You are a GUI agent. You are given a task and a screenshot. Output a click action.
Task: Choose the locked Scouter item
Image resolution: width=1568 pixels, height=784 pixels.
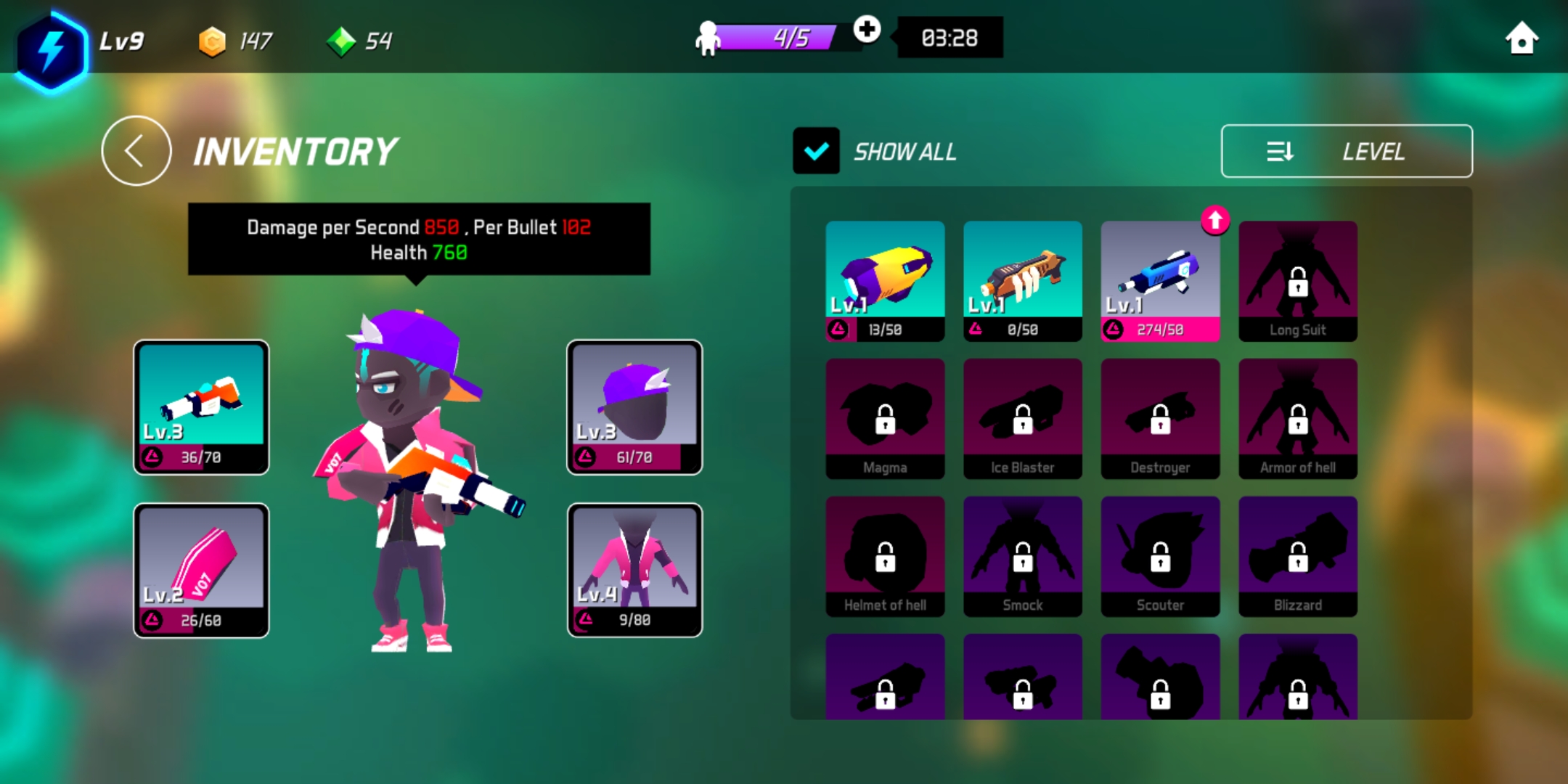click(1160, 557)
